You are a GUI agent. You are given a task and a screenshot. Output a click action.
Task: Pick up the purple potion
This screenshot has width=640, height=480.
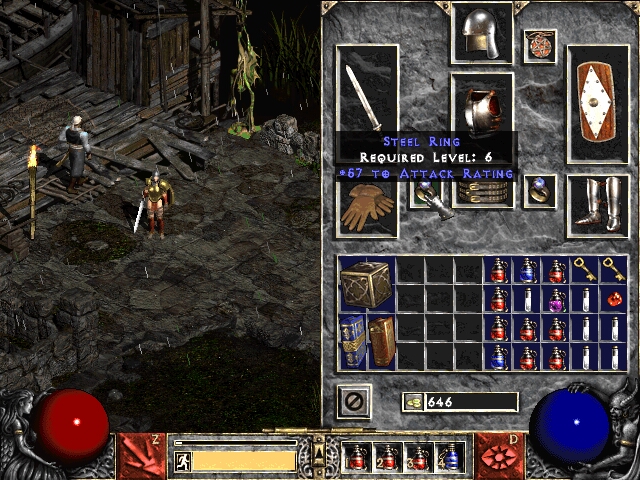pyautogui.click(x=557, y=299)
